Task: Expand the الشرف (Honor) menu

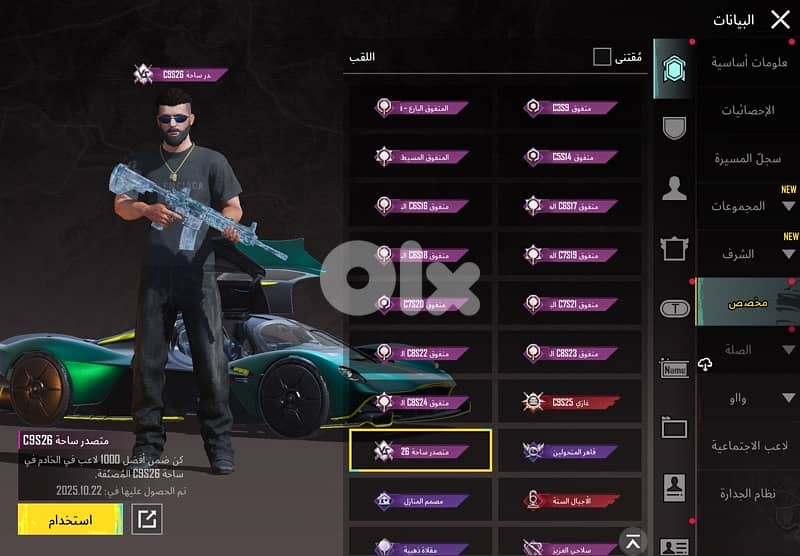Action: click(x=747, y=254)
